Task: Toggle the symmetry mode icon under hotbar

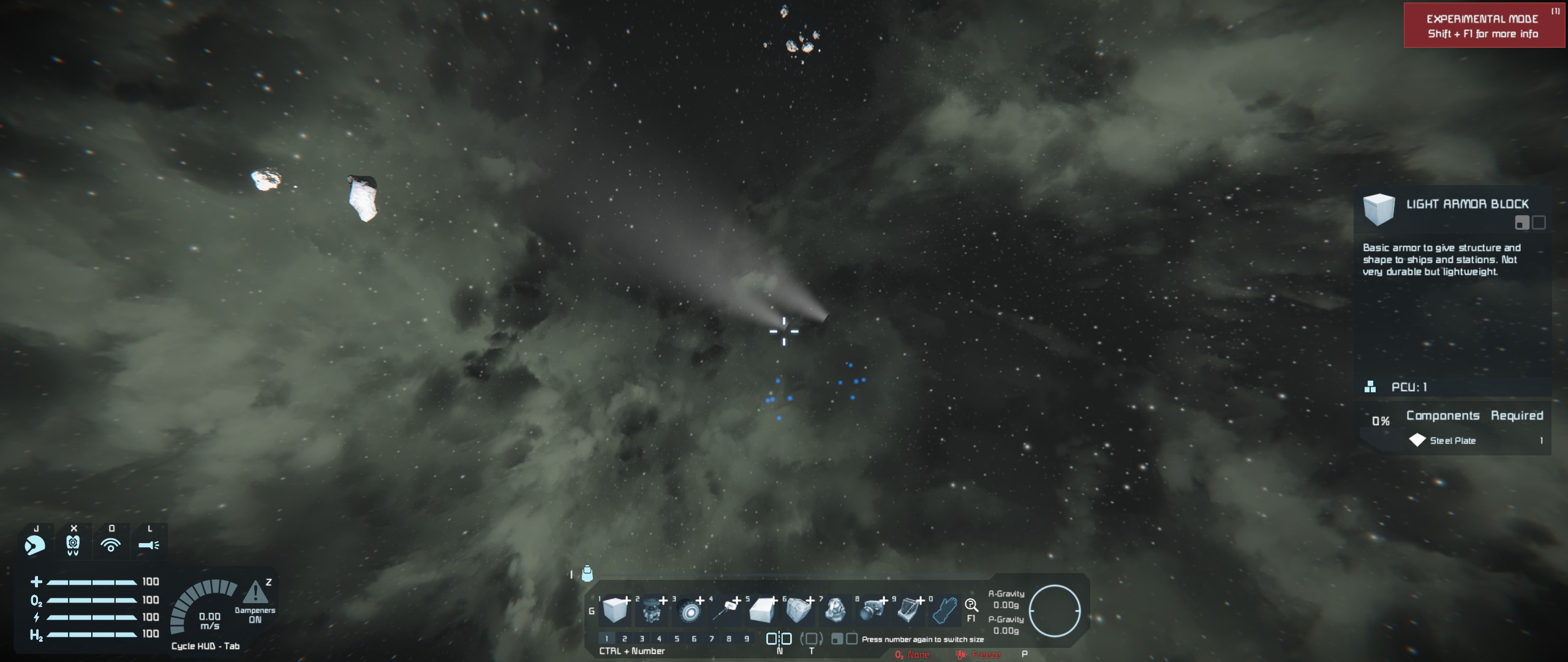Action: point(778,639)
